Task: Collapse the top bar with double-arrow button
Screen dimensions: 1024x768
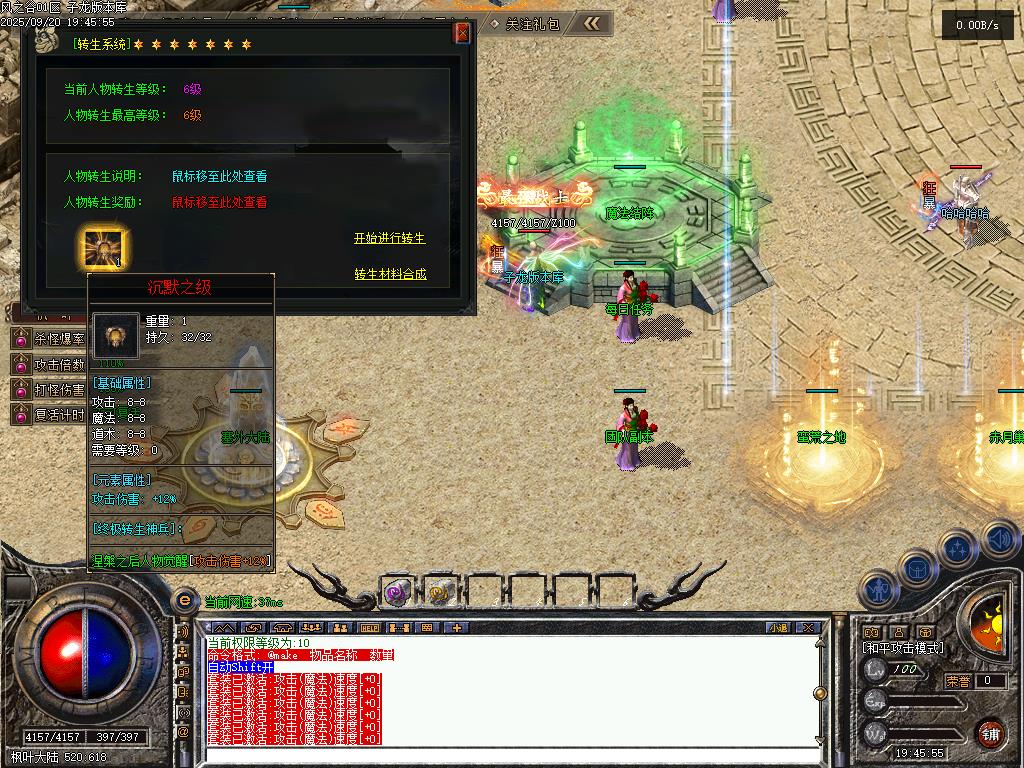Action: coord(592,23)
